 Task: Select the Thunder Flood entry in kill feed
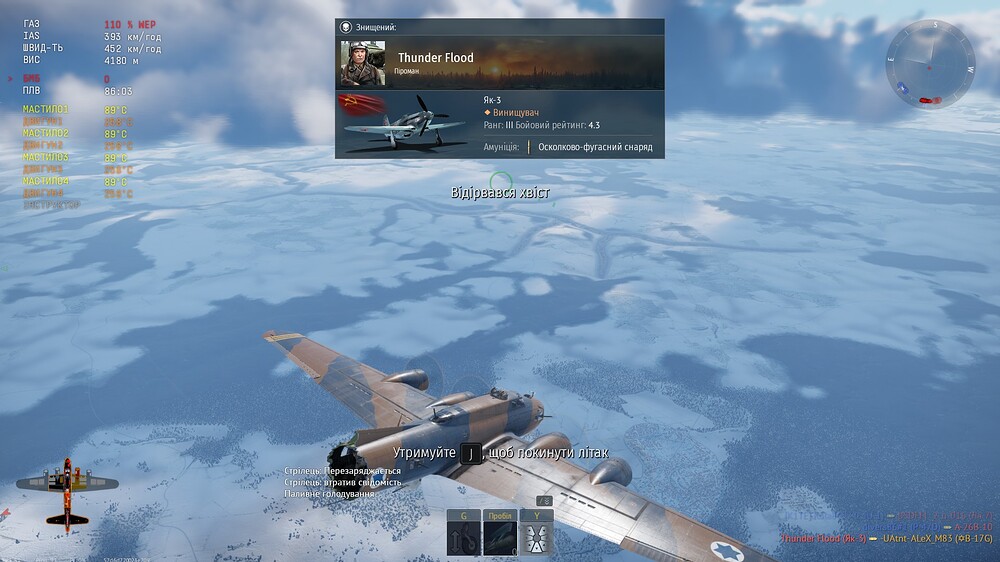[x=823, y=538]
